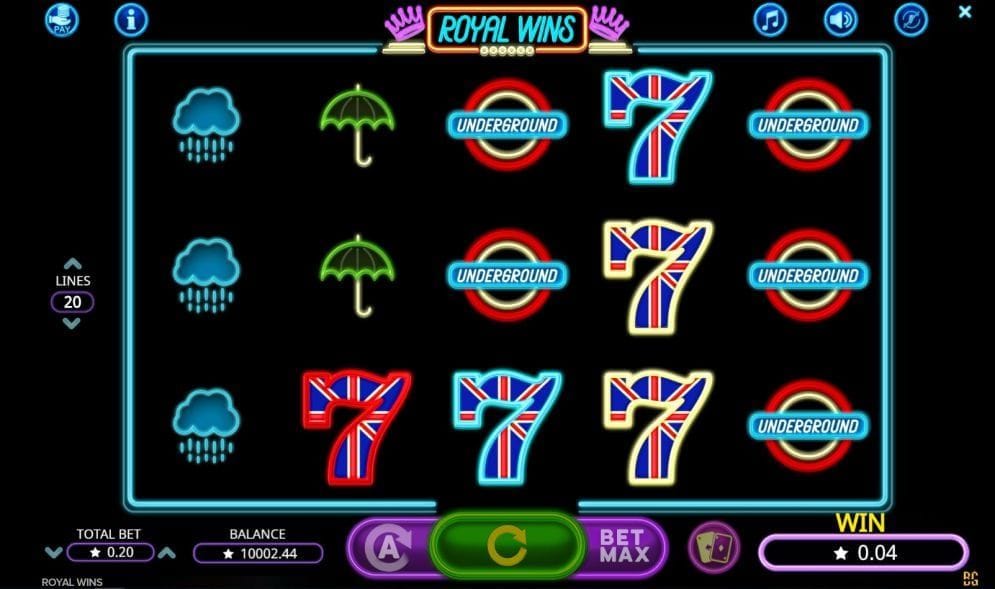
Task: Increase the number of lines
Action: pos(72,264)
